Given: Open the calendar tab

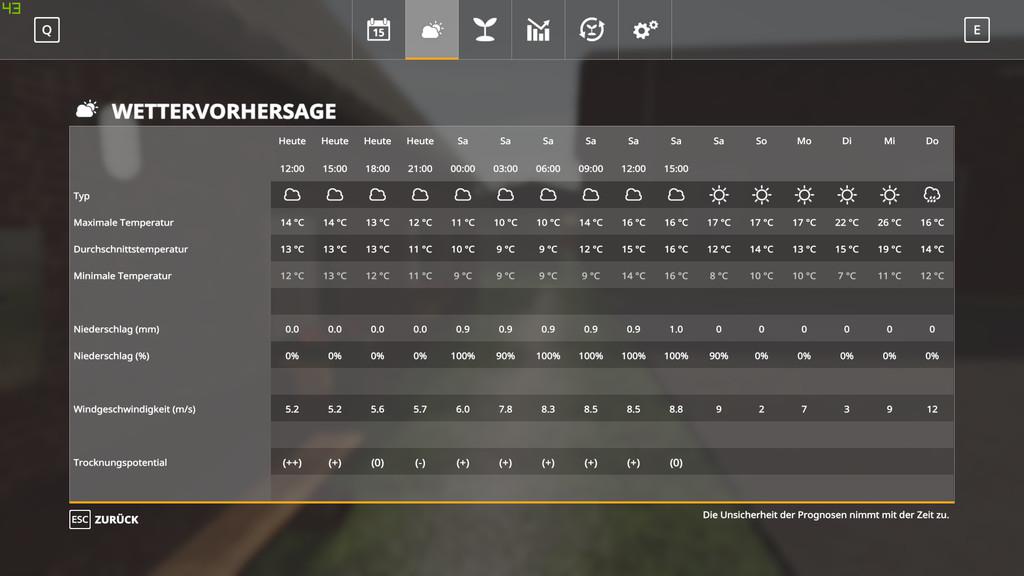Looking at the screenshot, I should tap(378, 30).
